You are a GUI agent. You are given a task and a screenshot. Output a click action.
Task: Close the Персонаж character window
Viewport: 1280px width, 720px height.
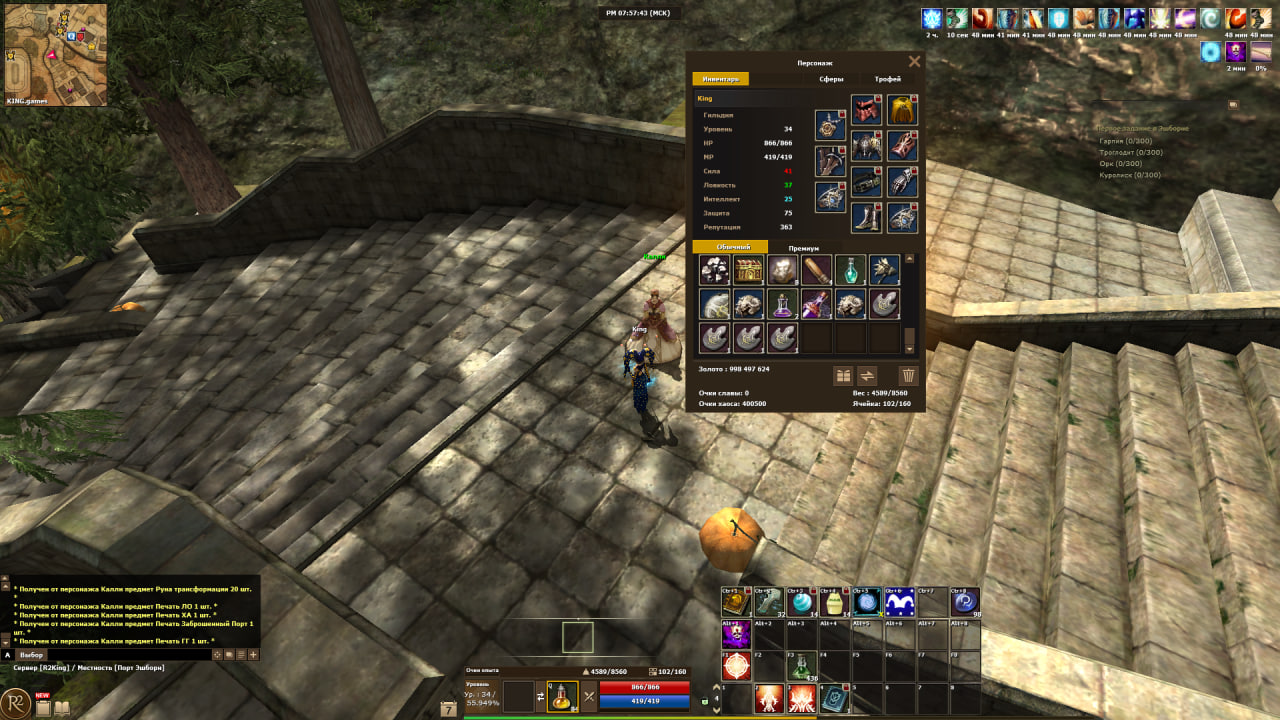(x=914, y=62)
